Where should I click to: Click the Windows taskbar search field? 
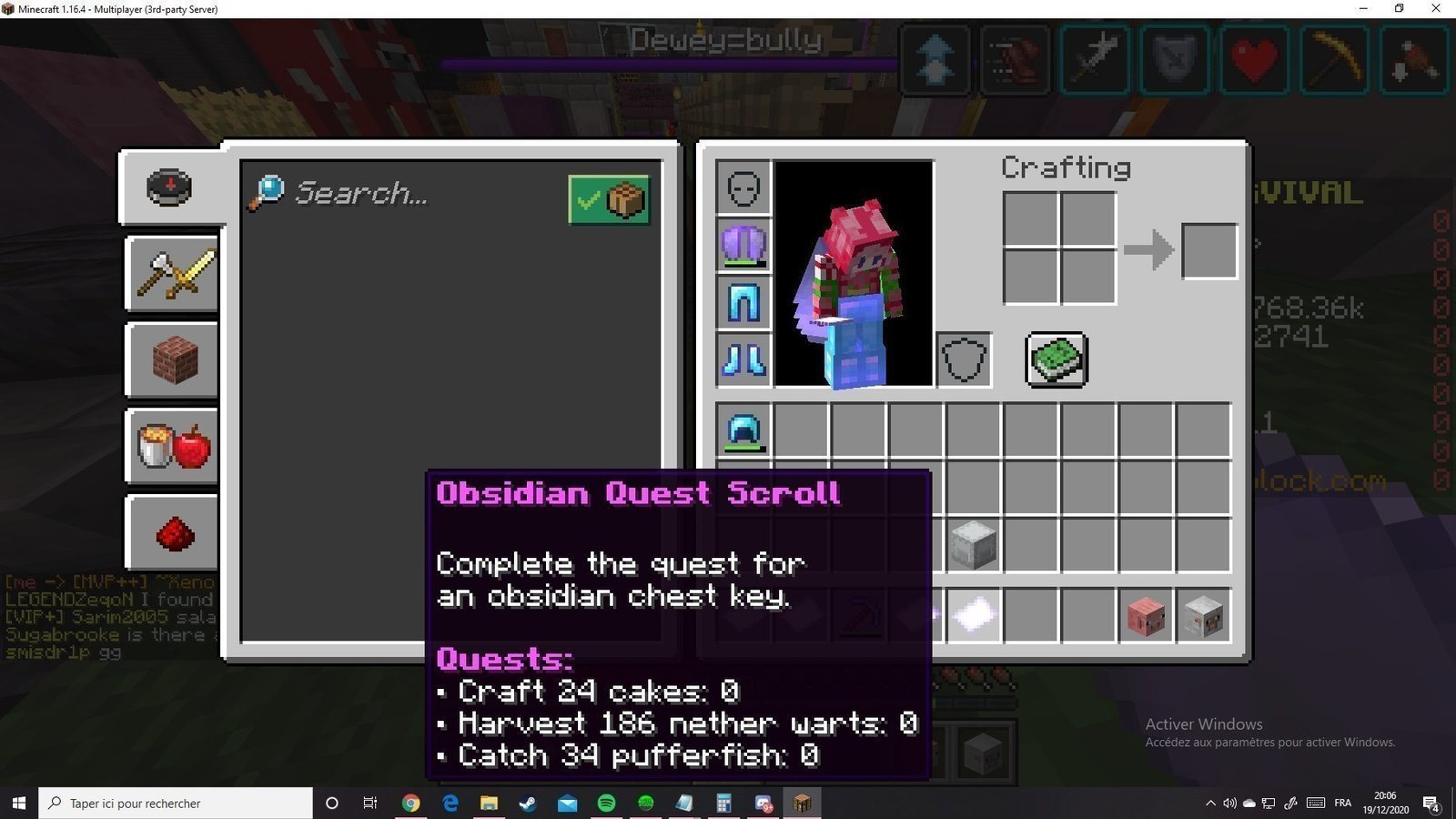click(x=173, y=803)
